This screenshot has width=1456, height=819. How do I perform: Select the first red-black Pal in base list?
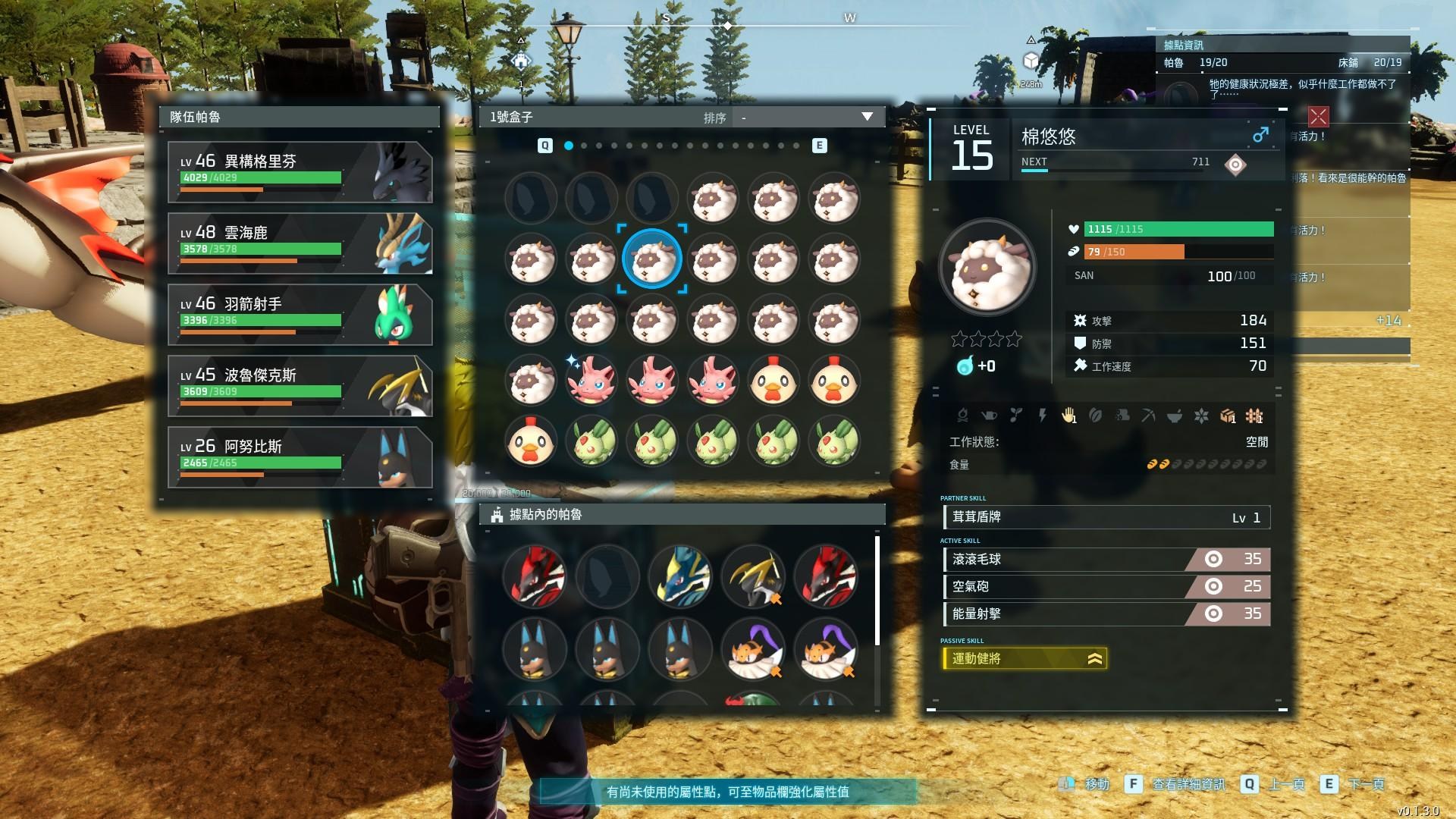pyautogui.click(x=534, y=576)
